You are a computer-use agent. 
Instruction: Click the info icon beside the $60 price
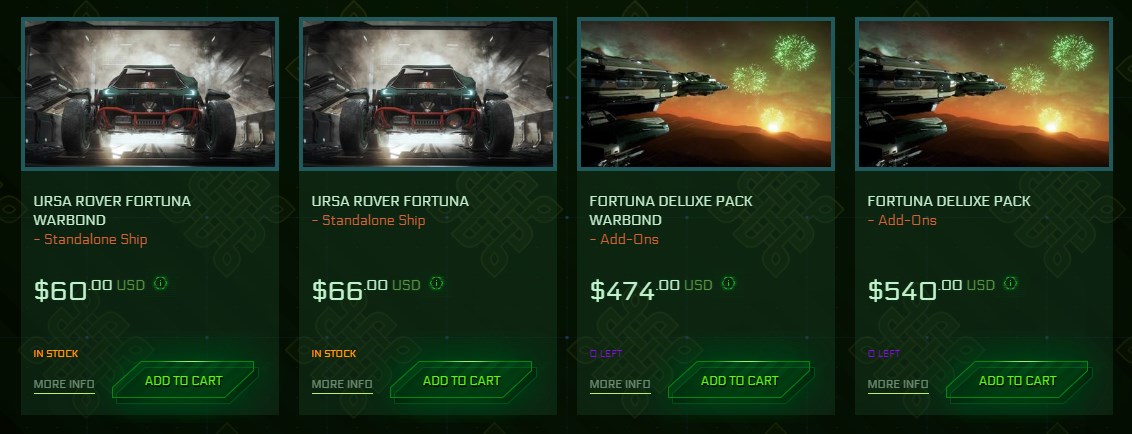160,284
